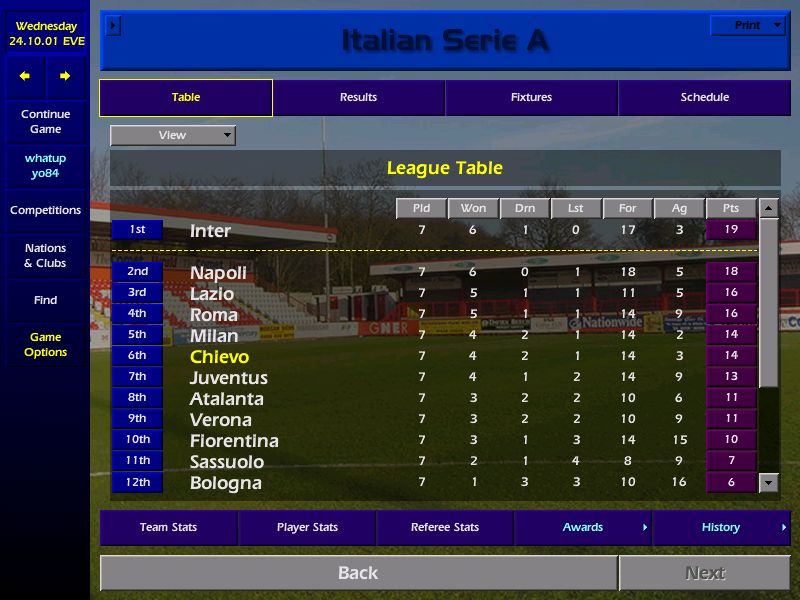
Task: Go to the previous screen arrow
Action: tap(25, 76)
